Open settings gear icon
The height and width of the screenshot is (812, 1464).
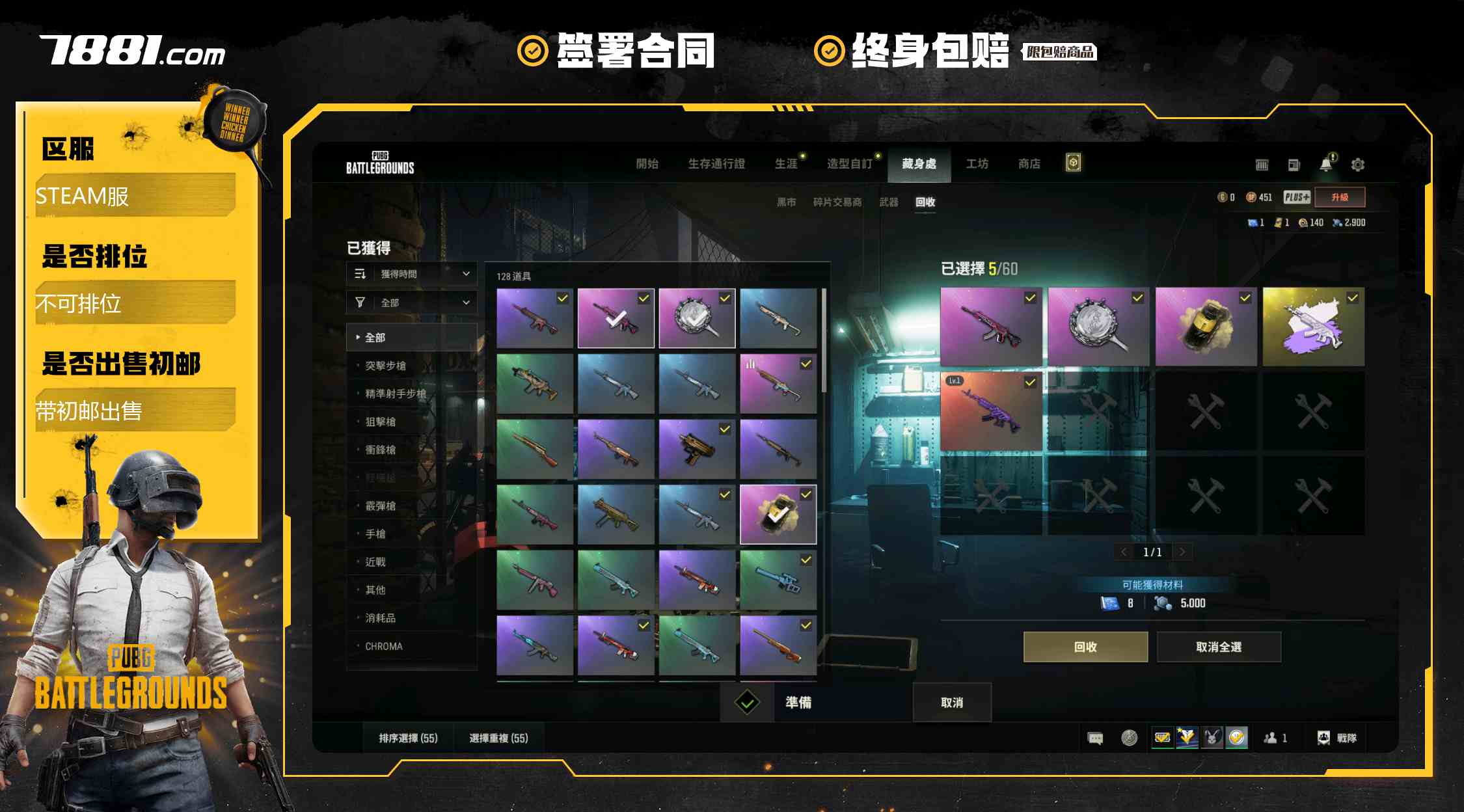pos(1357,165)
